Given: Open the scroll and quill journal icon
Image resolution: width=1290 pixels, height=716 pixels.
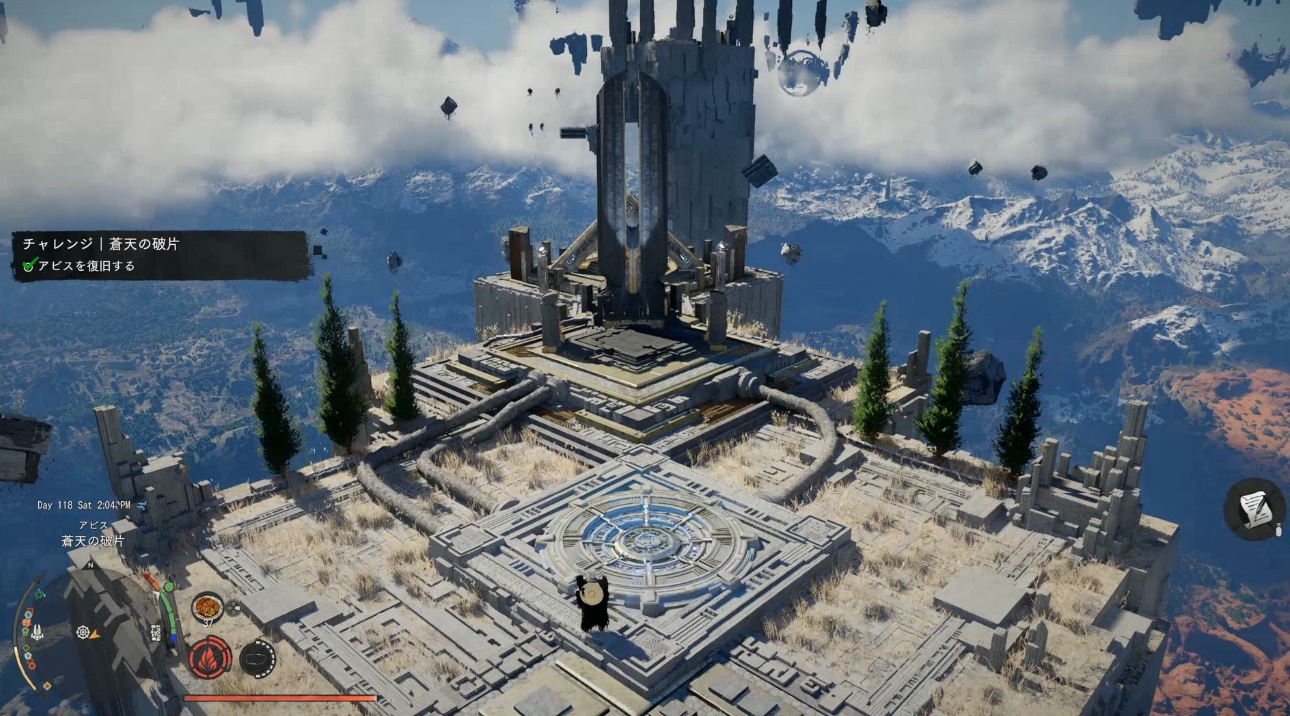Looking at the screenshot, I should (1255, 508).
